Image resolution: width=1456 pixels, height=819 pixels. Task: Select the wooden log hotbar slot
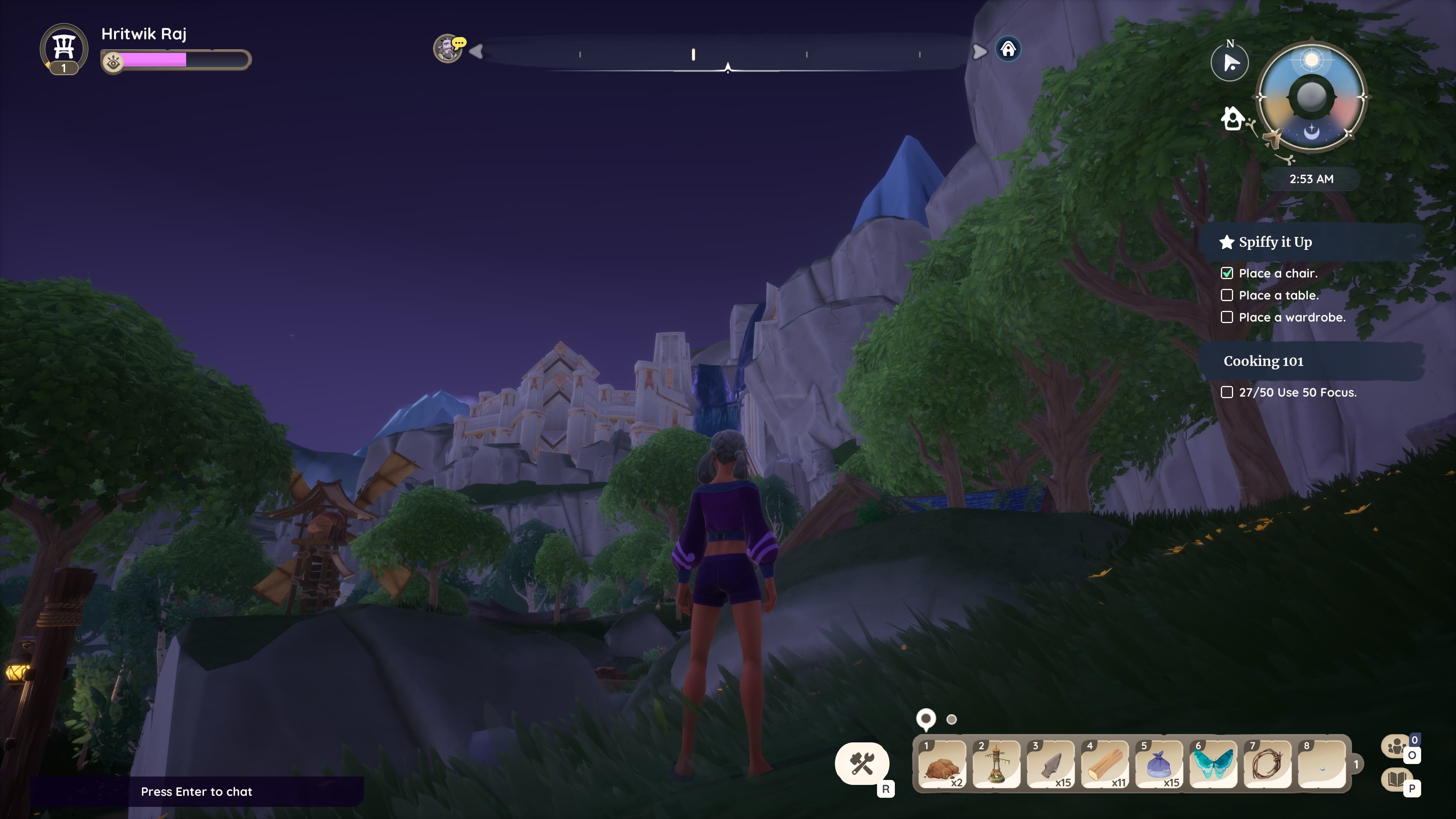pos(1105,764)
